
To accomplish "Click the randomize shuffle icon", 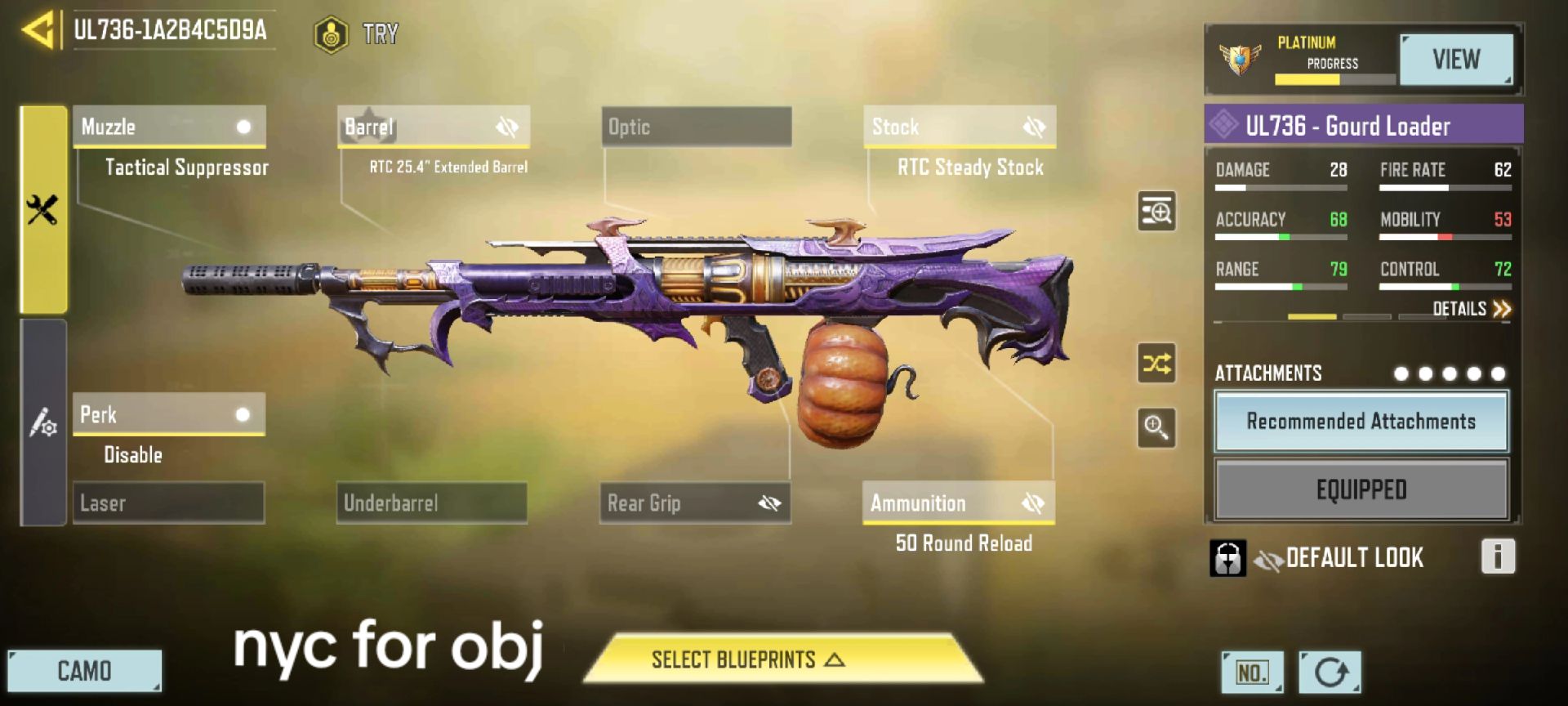I will click(x=1156, y=363).
